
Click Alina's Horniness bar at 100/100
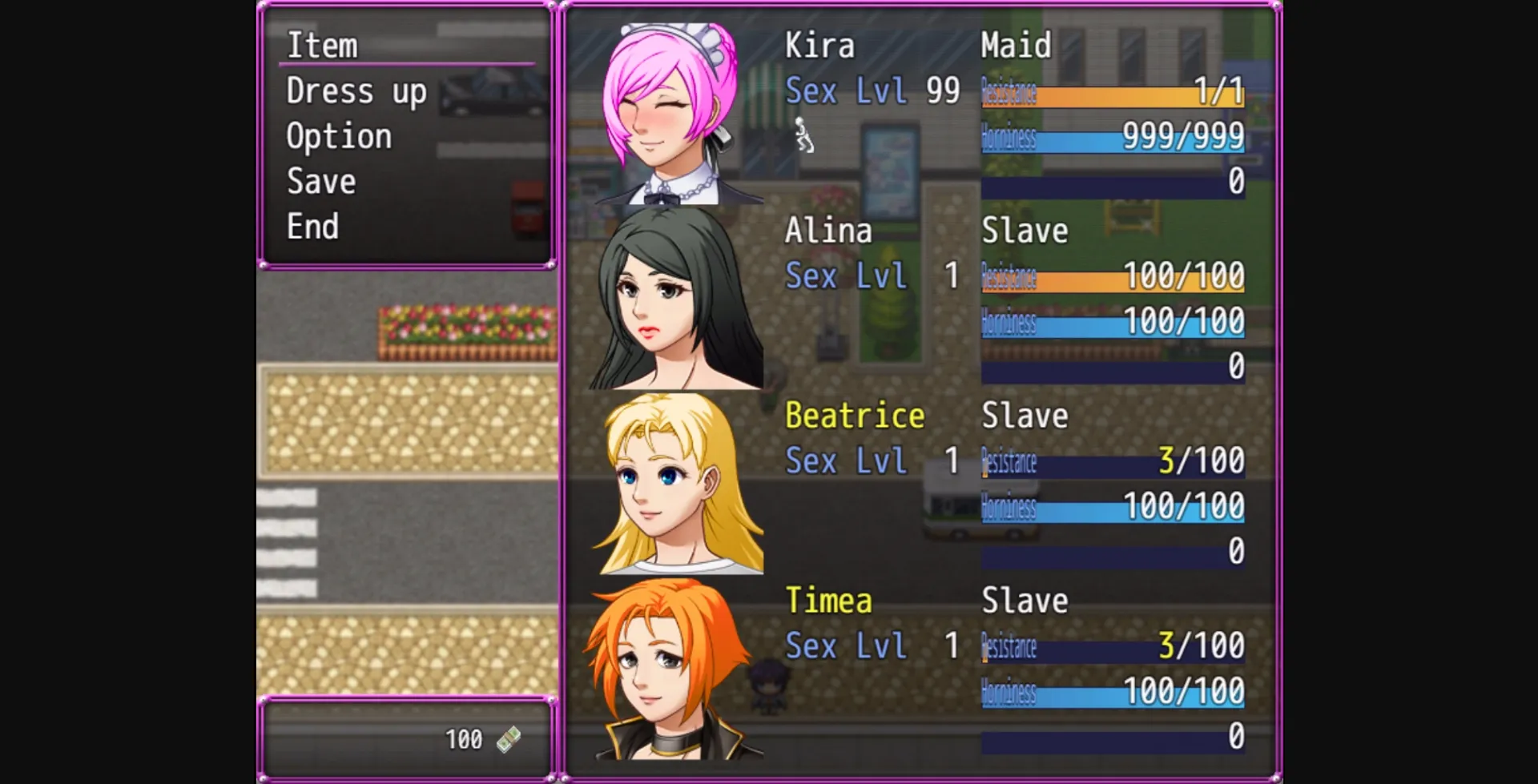tap(1112, 323)
